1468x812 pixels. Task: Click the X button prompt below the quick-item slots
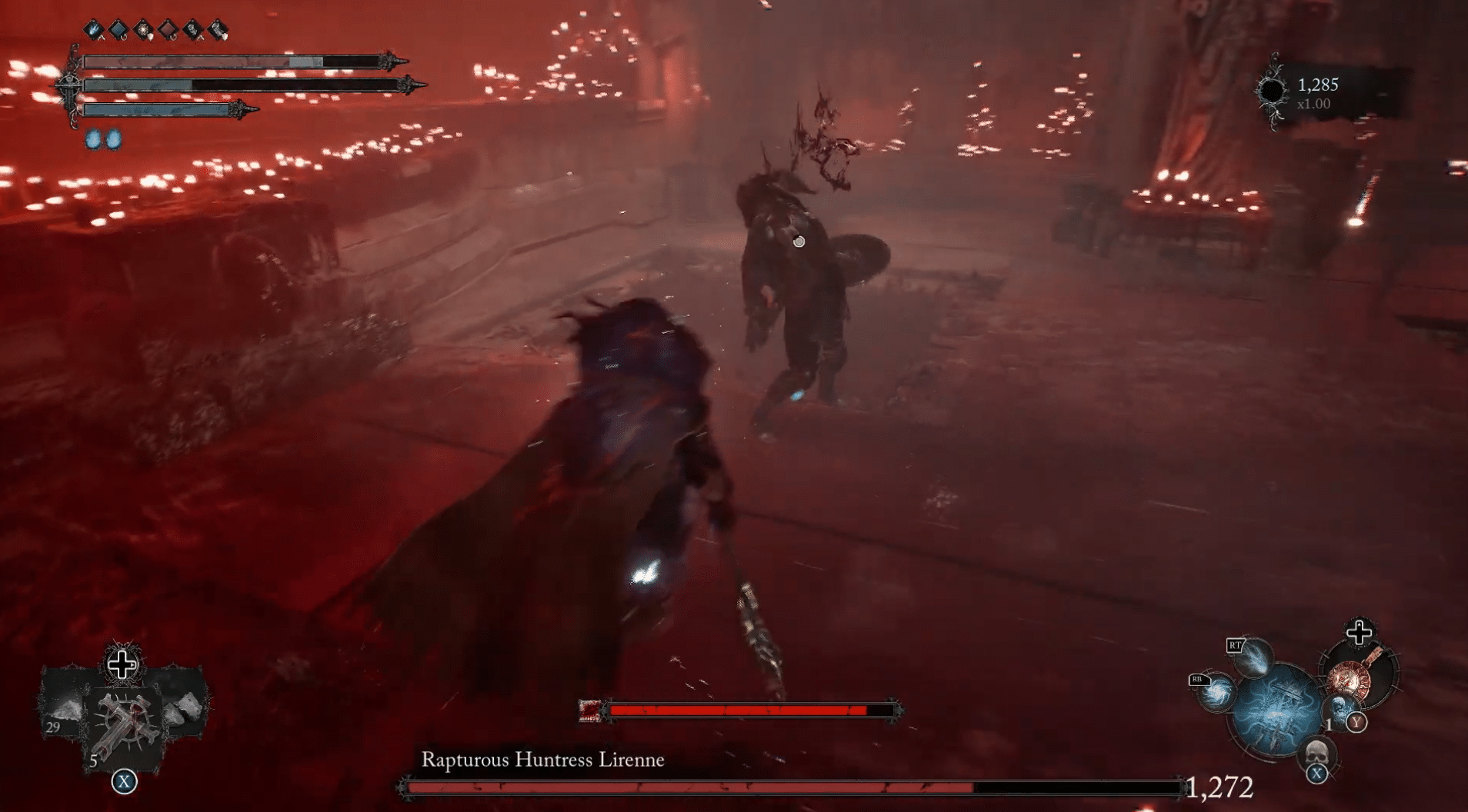click(124, 781)
